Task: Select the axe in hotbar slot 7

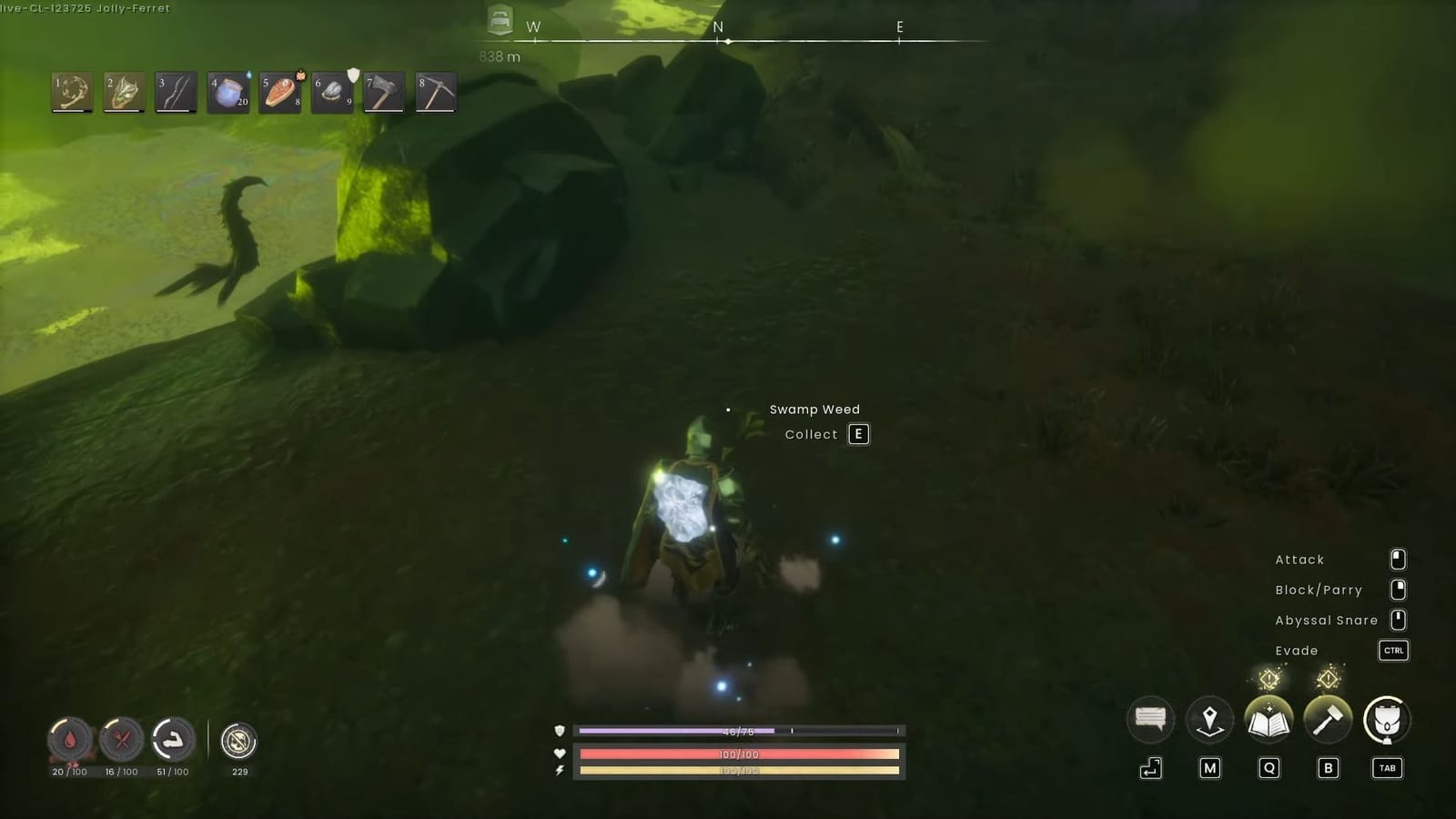Action: [x=383, y=91]
